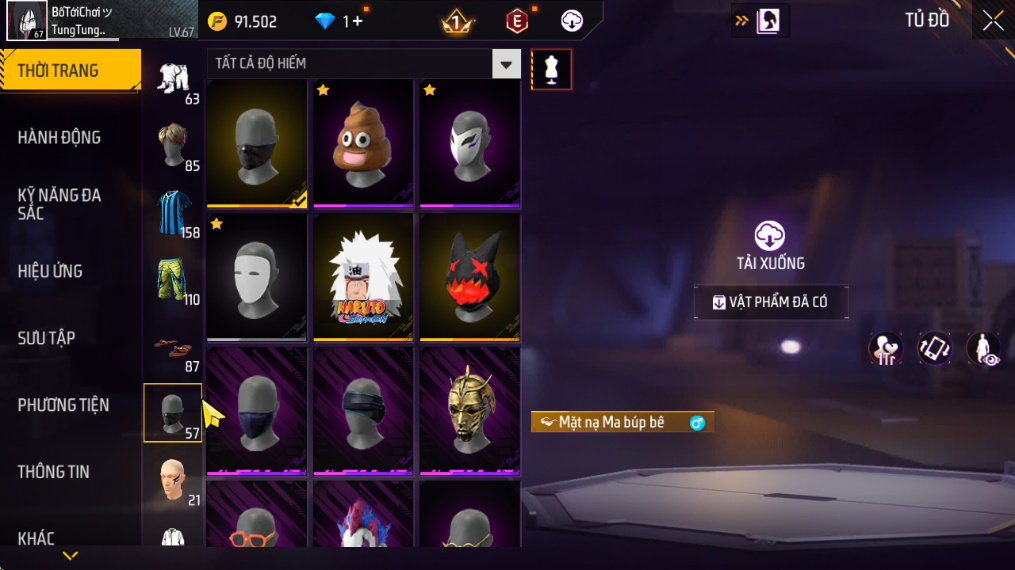The width and height of the screenshot is (1015, 570).
Task: Select the black cat mask with red X eyes
Action: pyautogui.click(x=469, y=277)
